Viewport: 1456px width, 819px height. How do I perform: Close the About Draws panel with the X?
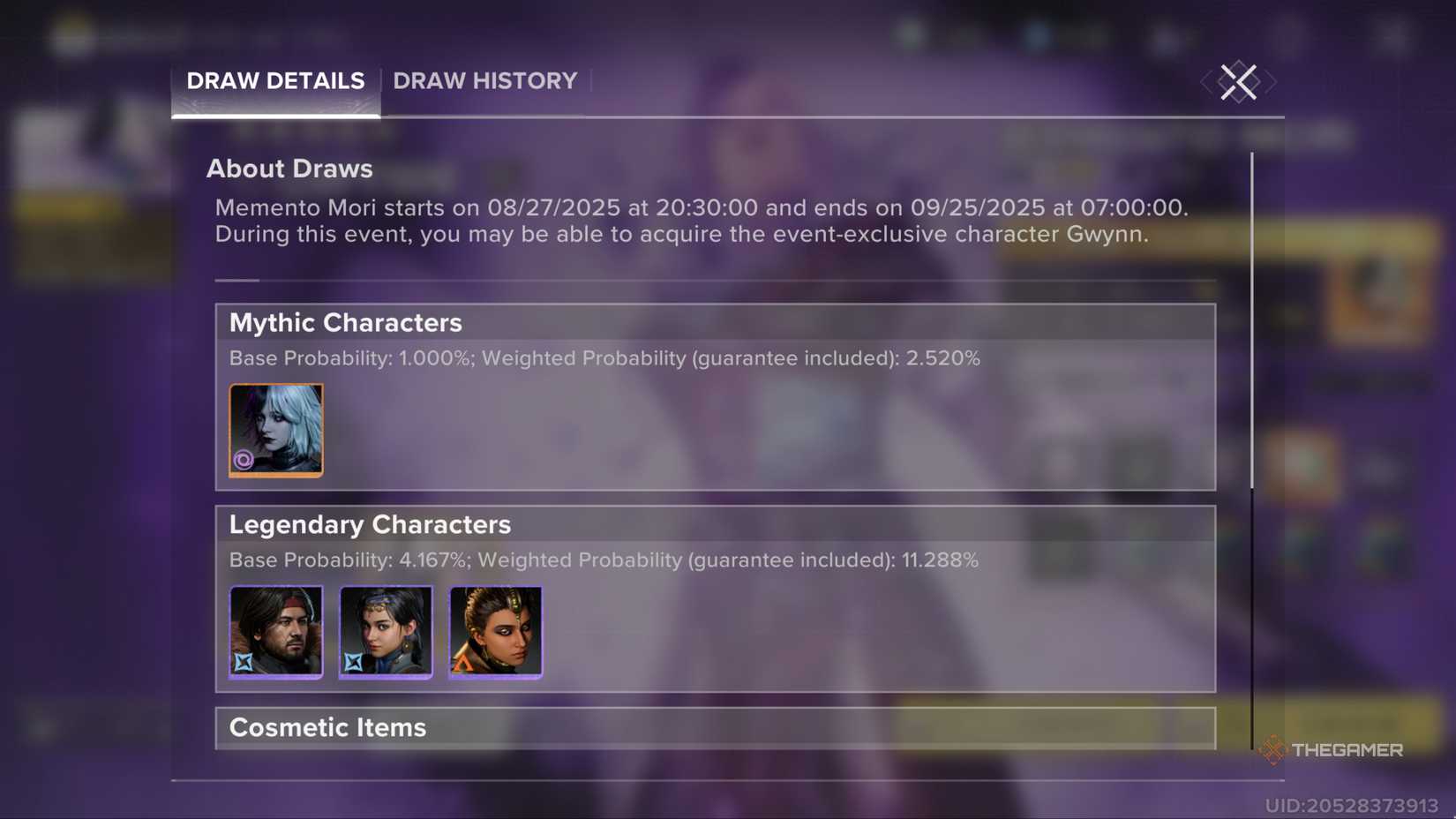tap(1237, 82)
